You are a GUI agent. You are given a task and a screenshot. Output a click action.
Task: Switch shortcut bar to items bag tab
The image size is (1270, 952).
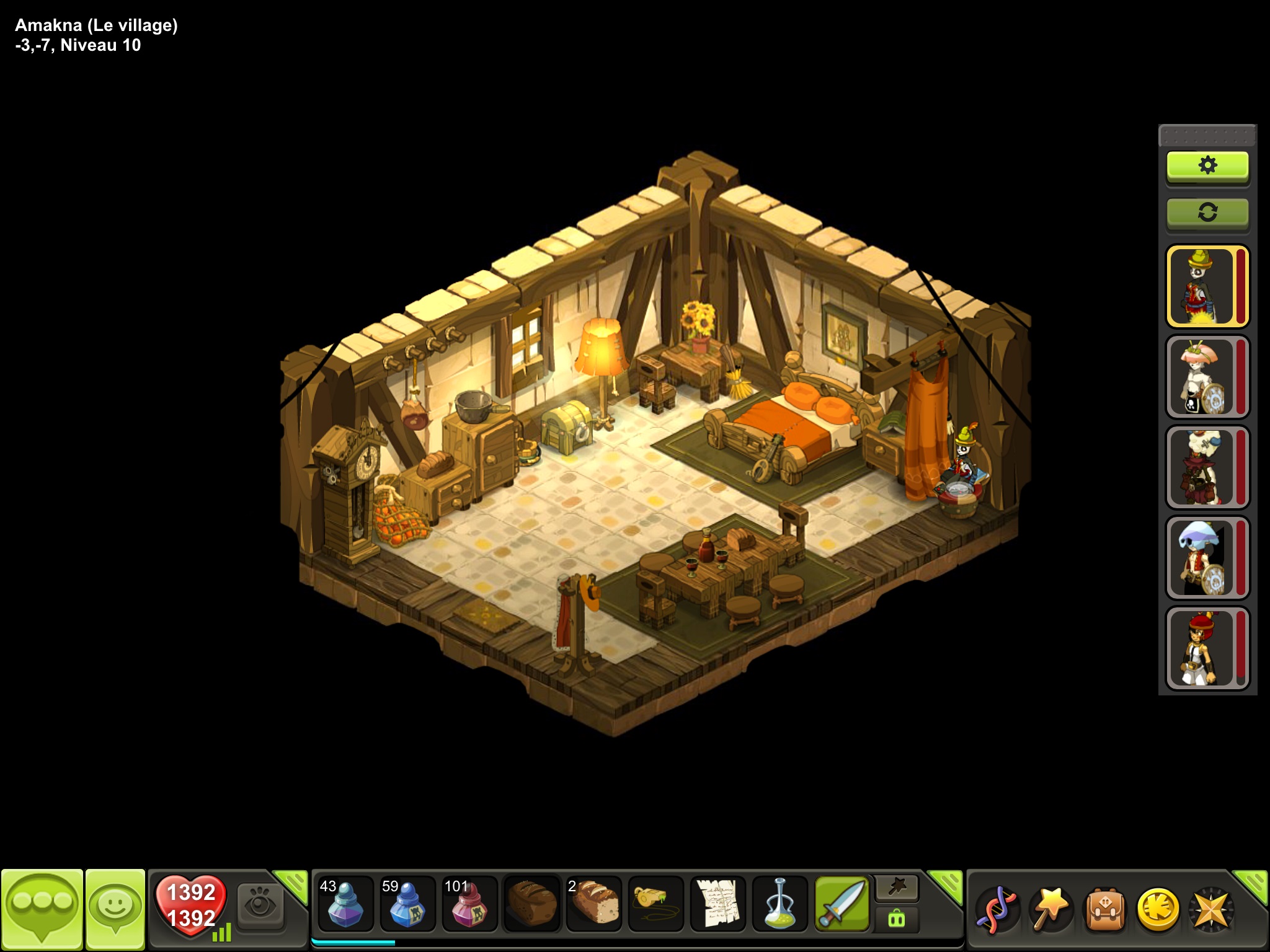pyautogui.click(x=897, y=919)
